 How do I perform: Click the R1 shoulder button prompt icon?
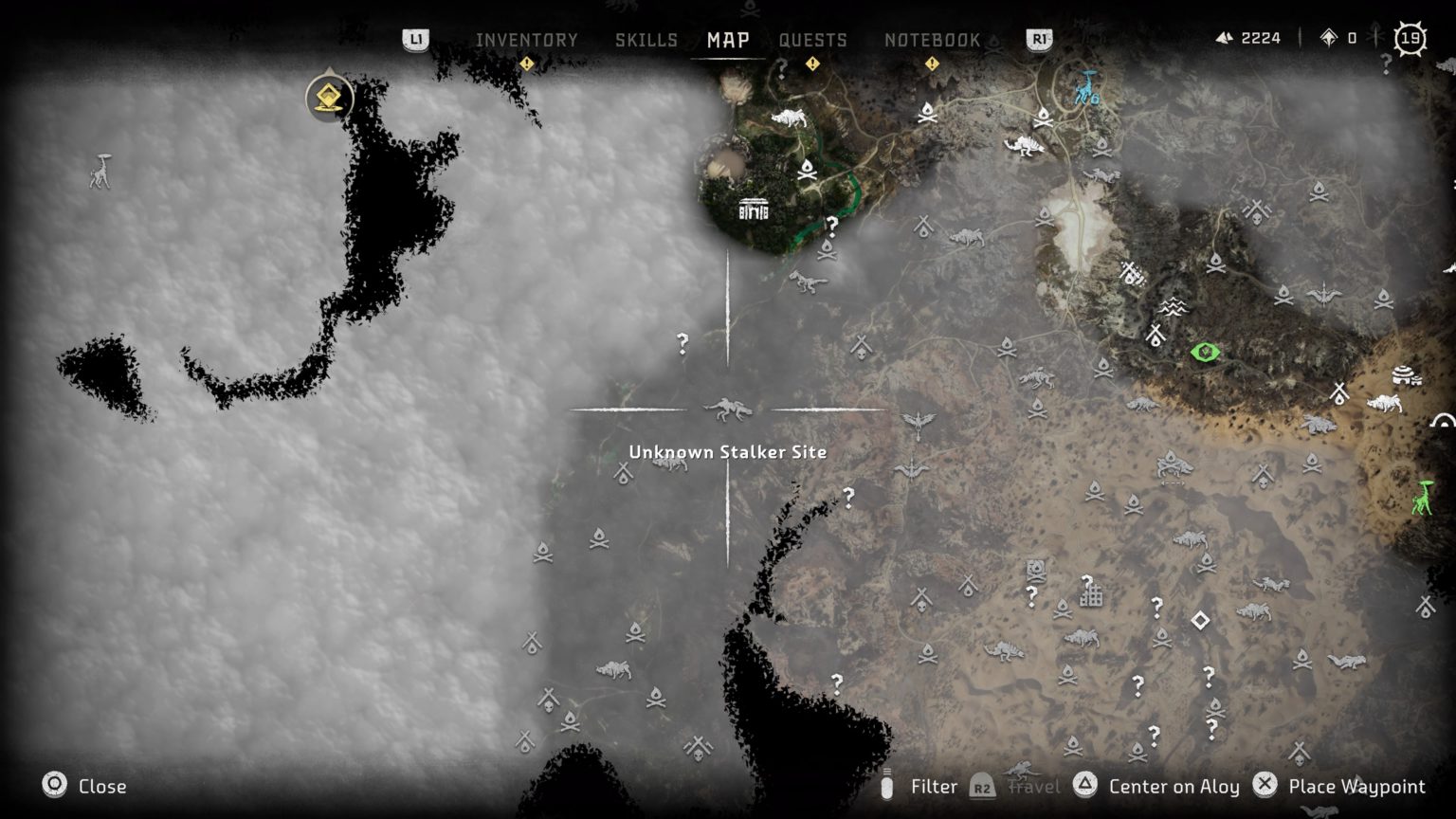pos(1040,41)
